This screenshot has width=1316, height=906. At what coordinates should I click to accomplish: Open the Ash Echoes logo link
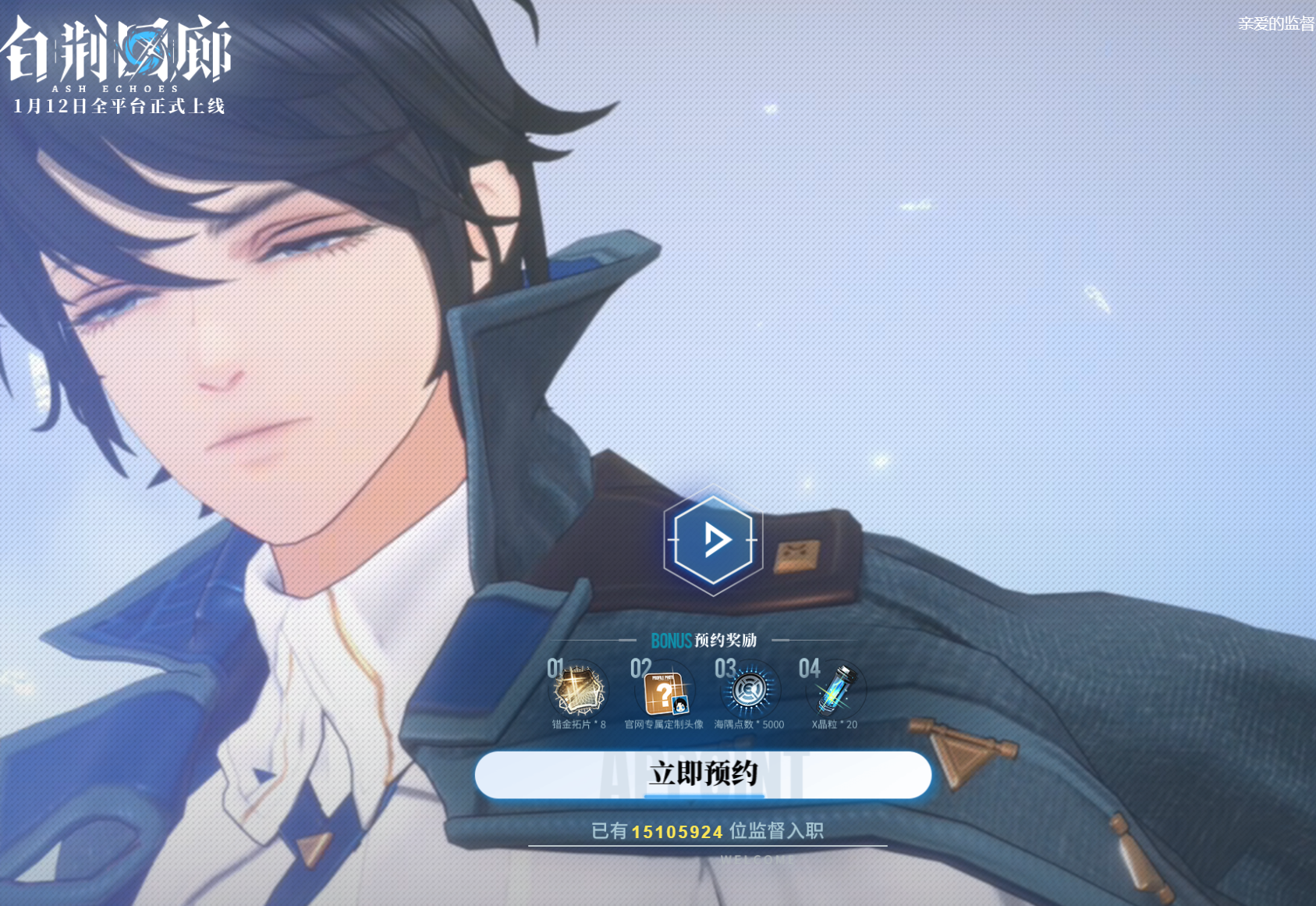(119, 55)
